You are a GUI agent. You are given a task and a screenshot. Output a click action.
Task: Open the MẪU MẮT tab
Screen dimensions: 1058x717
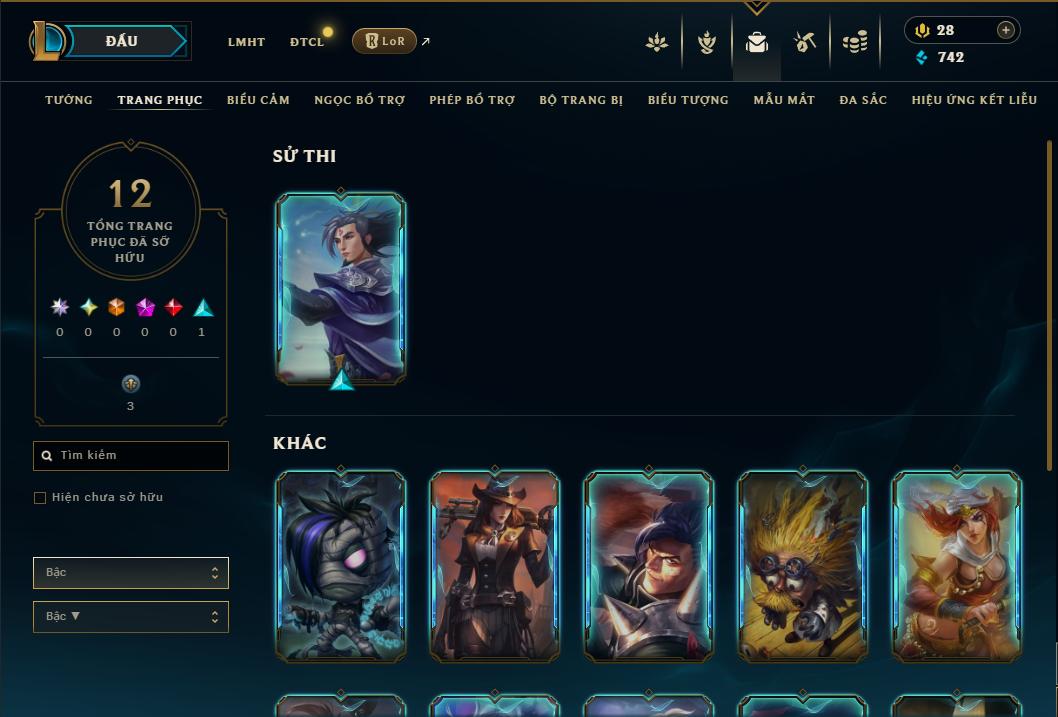784,100
